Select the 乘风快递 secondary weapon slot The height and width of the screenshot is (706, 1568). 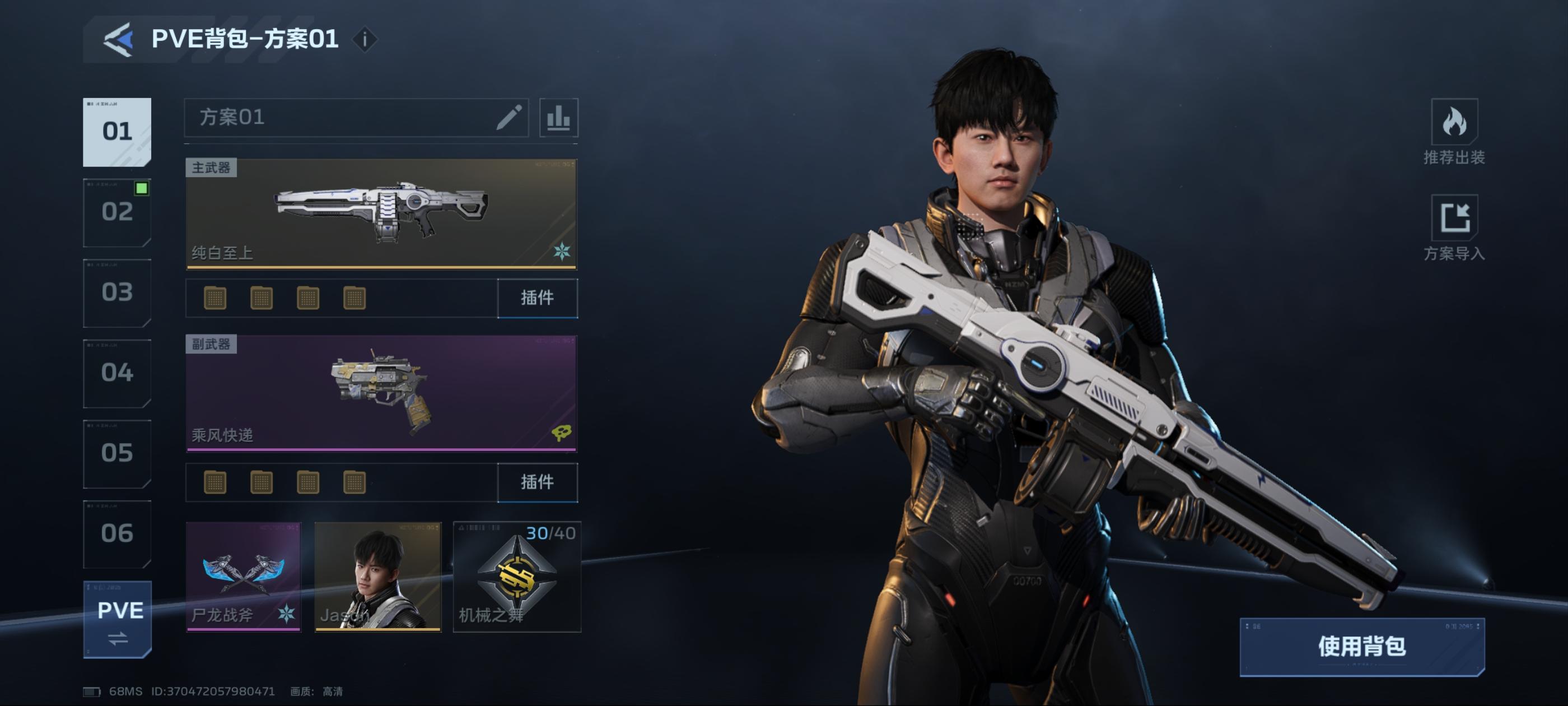pos(381,393)
